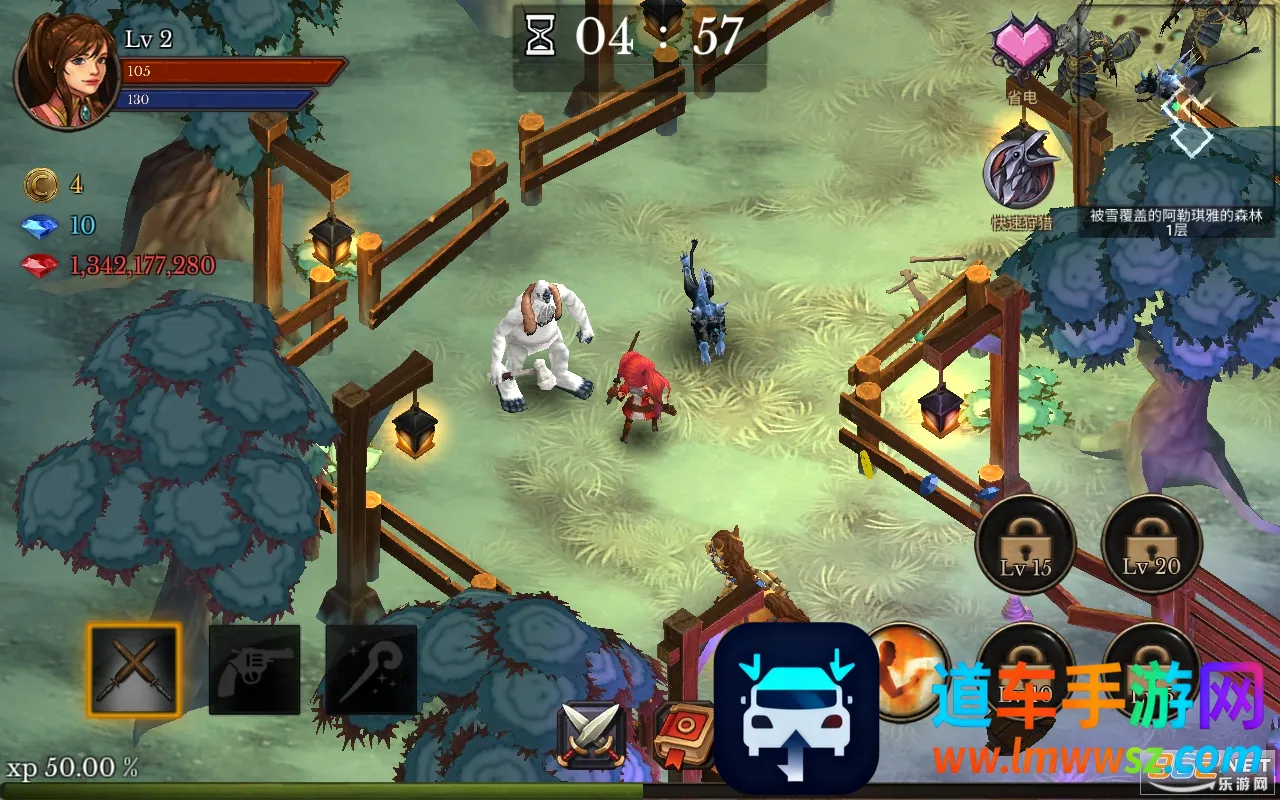
Task: Switch to the revolver weapon slot
Action: pos(254,670)
